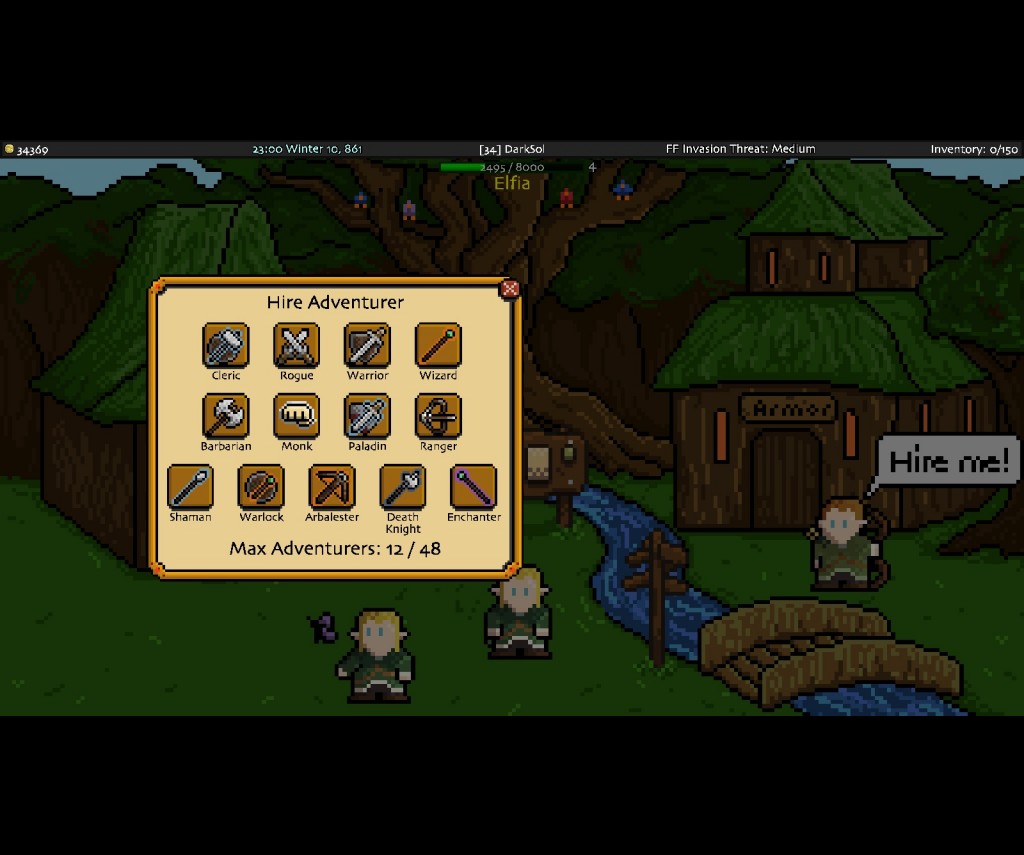This screenshot has width=1024, height=855.
Task: Select the Shaman class icon
Action: click(x=190, y=487)
